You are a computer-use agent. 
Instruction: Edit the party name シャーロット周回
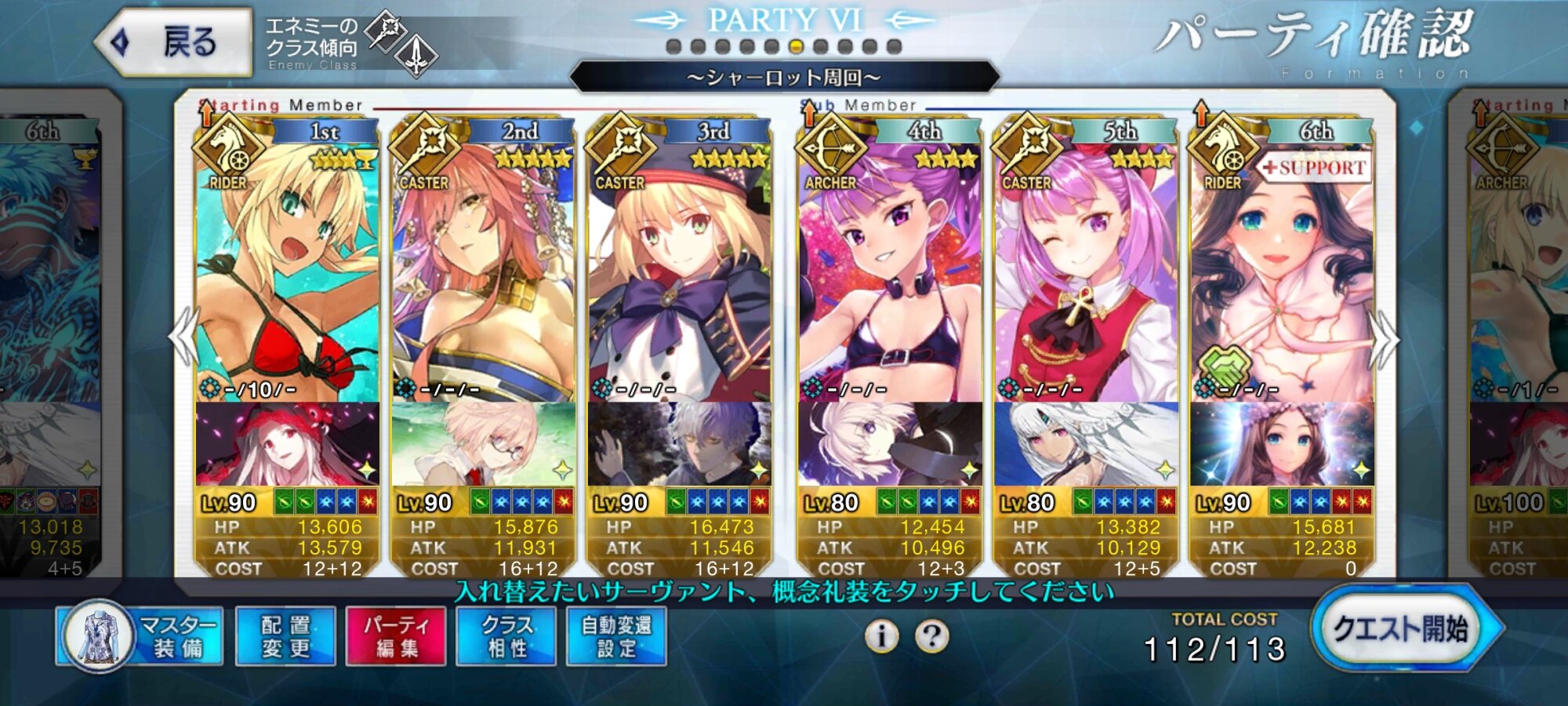tap(784, 77)
